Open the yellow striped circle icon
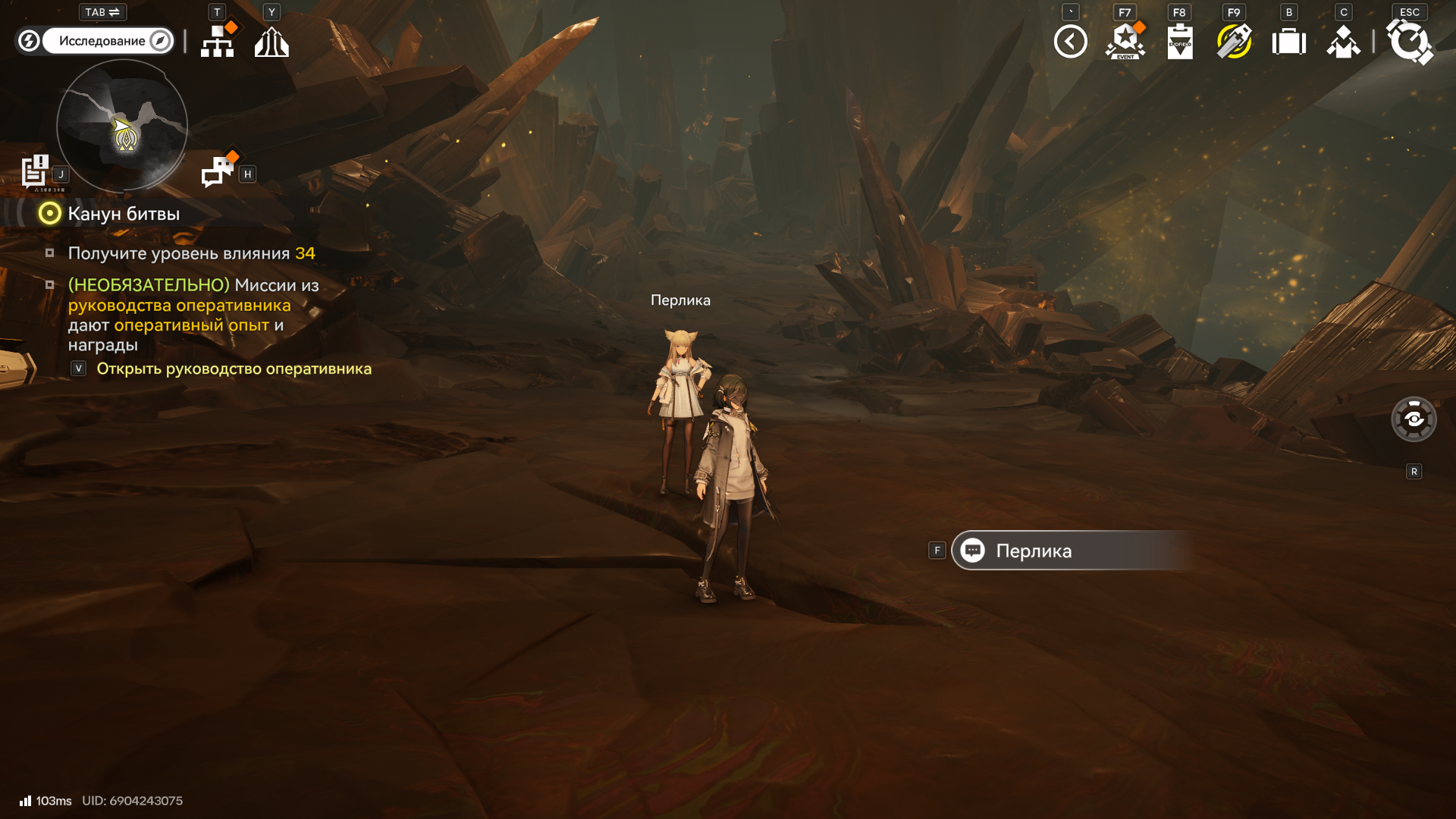 pos(1234,42)
